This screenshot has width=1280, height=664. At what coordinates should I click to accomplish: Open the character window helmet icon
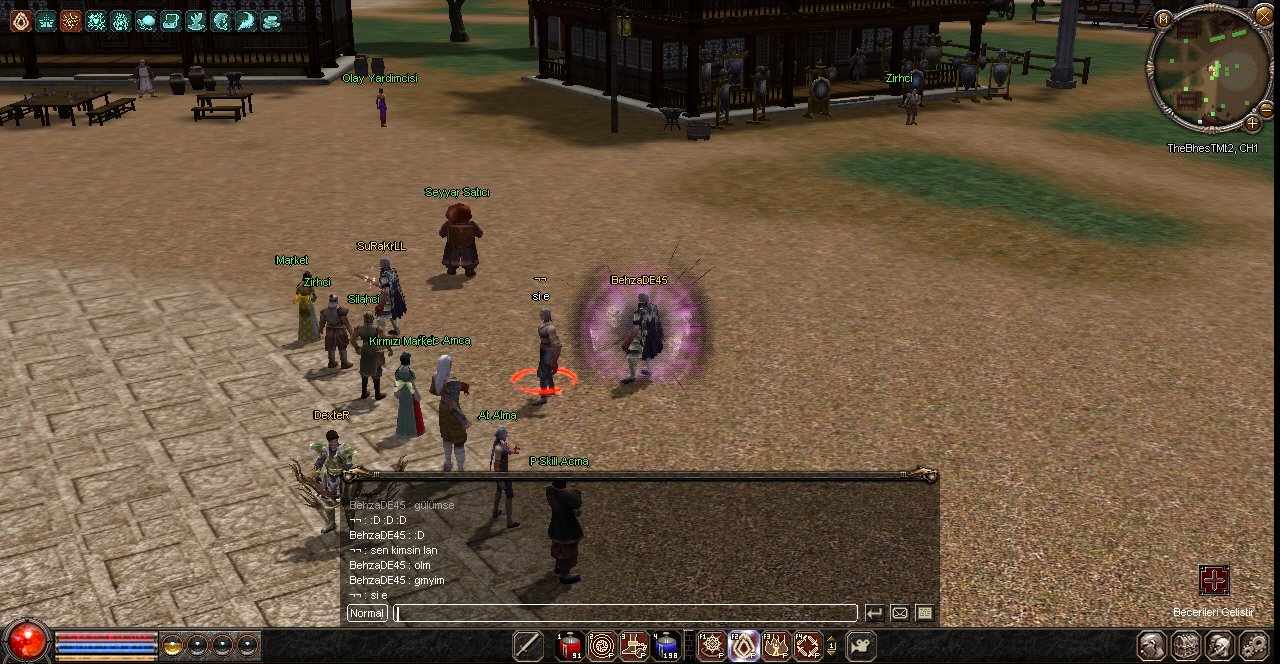pyautogui.click(x=1152, y=646)
